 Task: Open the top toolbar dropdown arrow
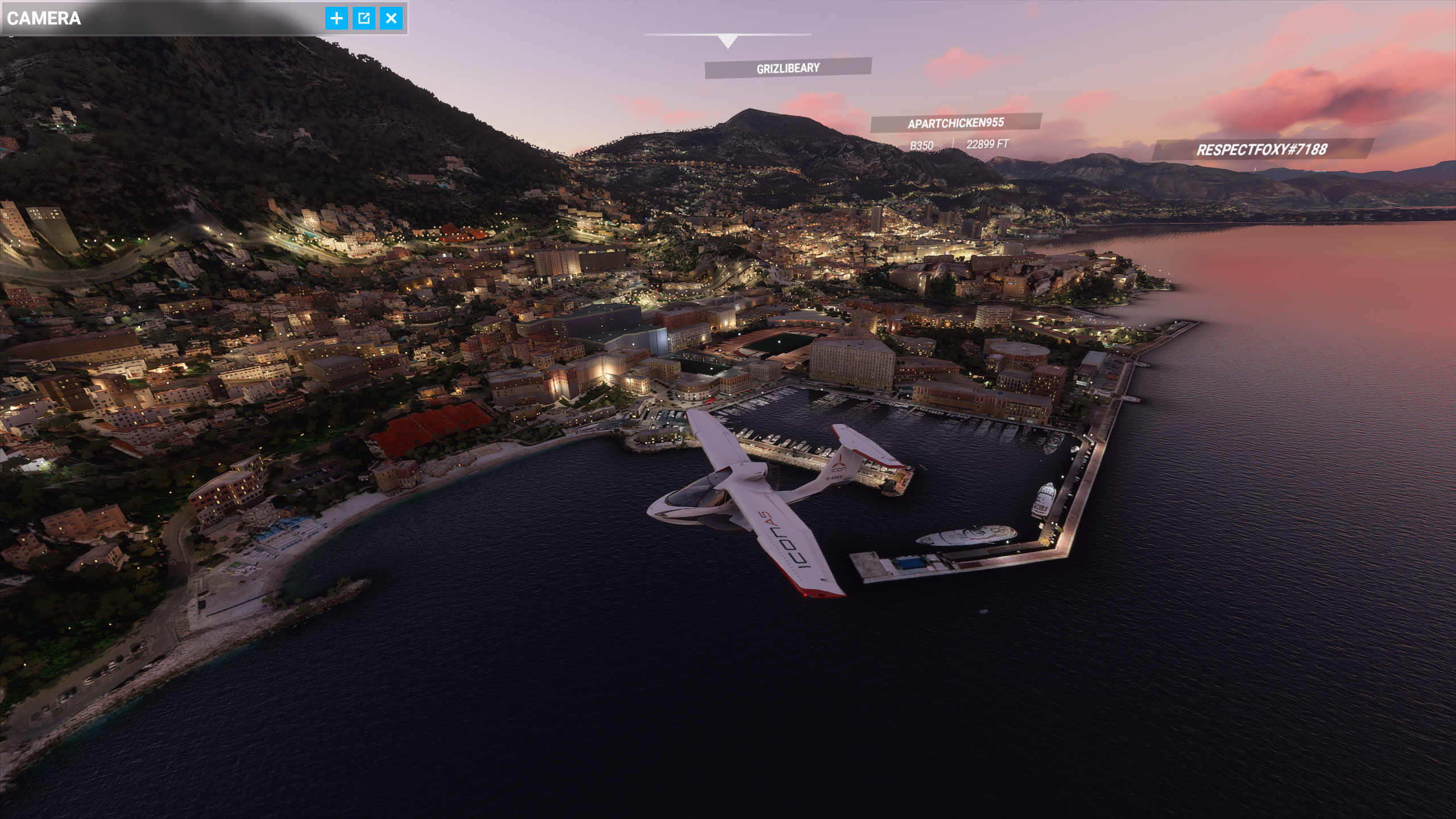point(727,41)
